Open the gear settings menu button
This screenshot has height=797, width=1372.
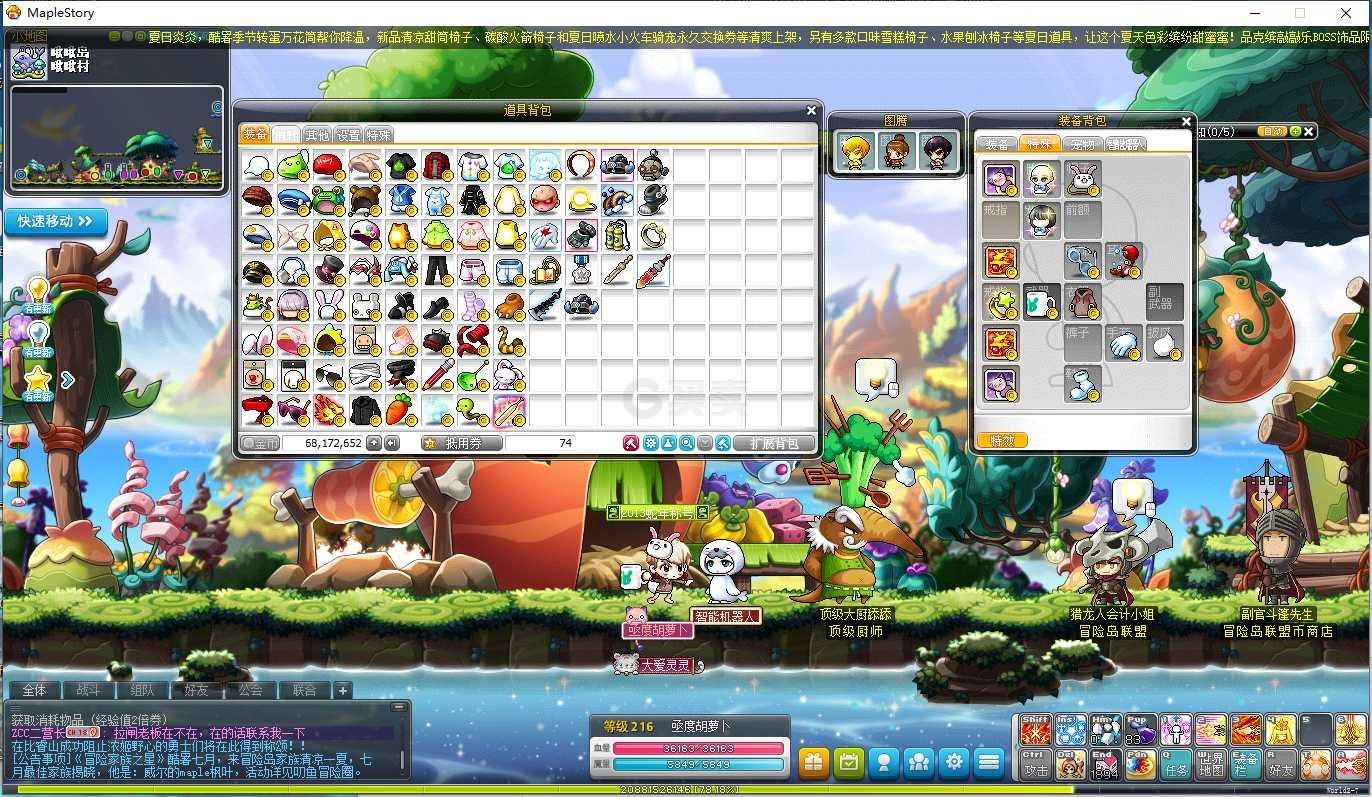click(954, 762)
